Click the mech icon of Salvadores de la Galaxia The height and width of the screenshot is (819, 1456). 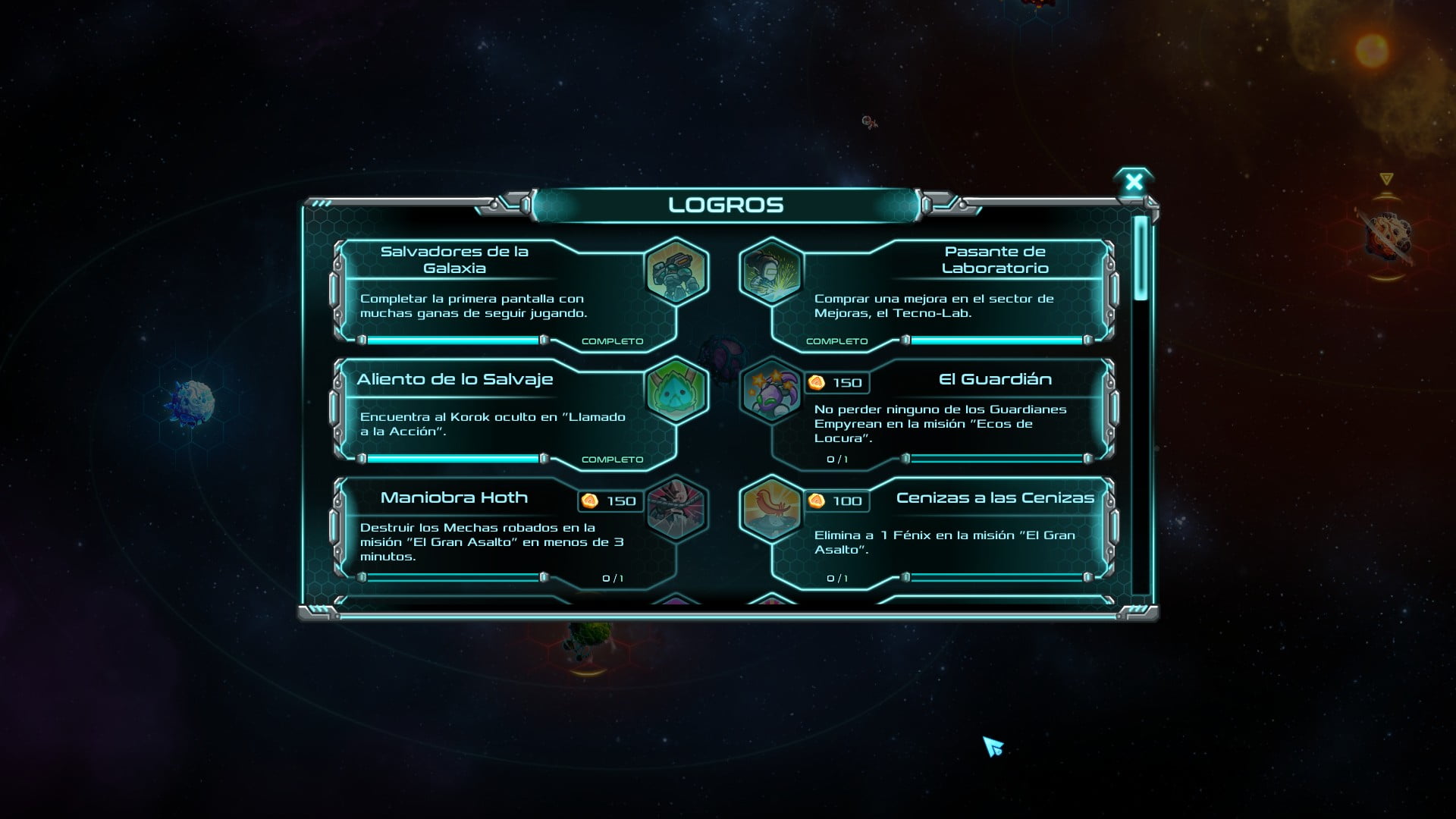(676, 271)
